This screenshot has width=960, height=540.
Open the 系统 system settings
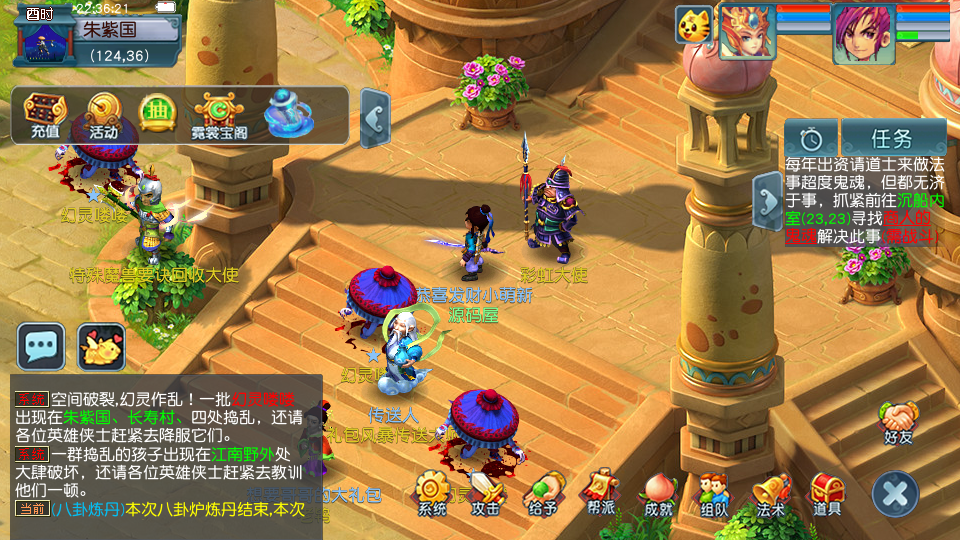[x=433, y=492]
